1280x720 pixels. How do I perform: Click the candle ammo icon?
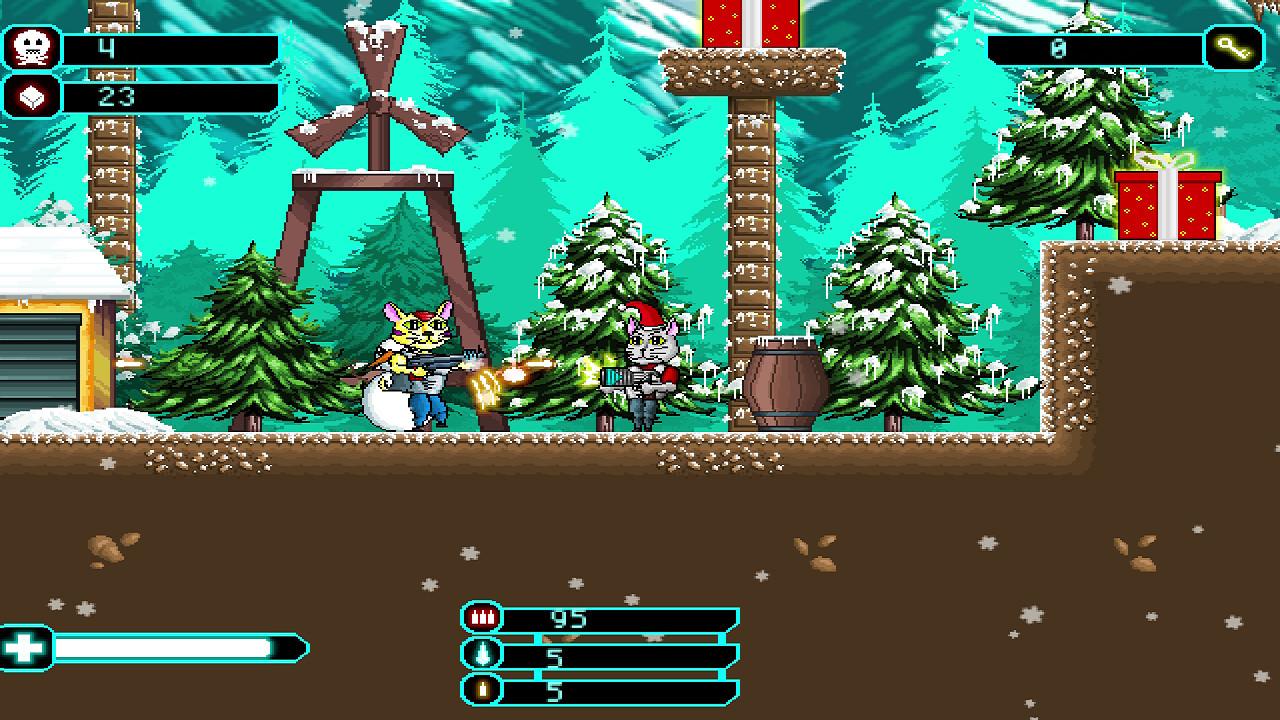[x=481, y=691]
